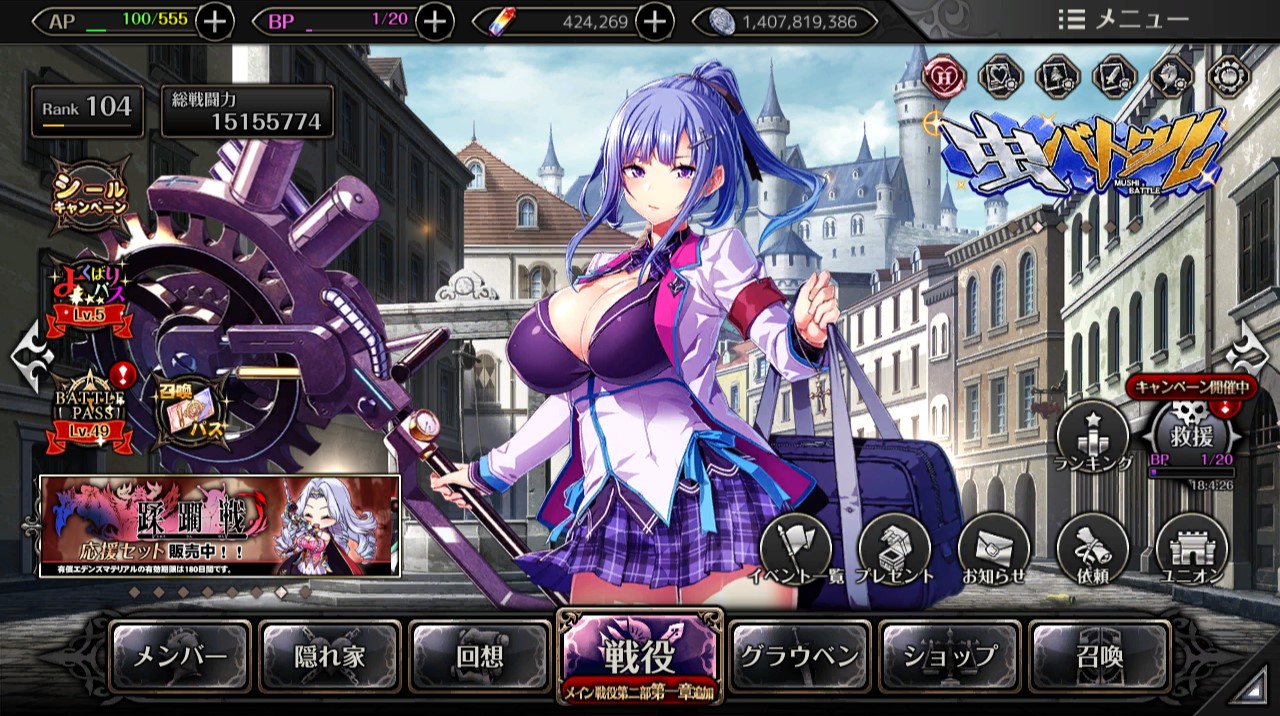Image resolution: width=1280 pixels, height=716 pixels.
Task: Buy more rainbow crystals via plus
Action: pos(654,21)
